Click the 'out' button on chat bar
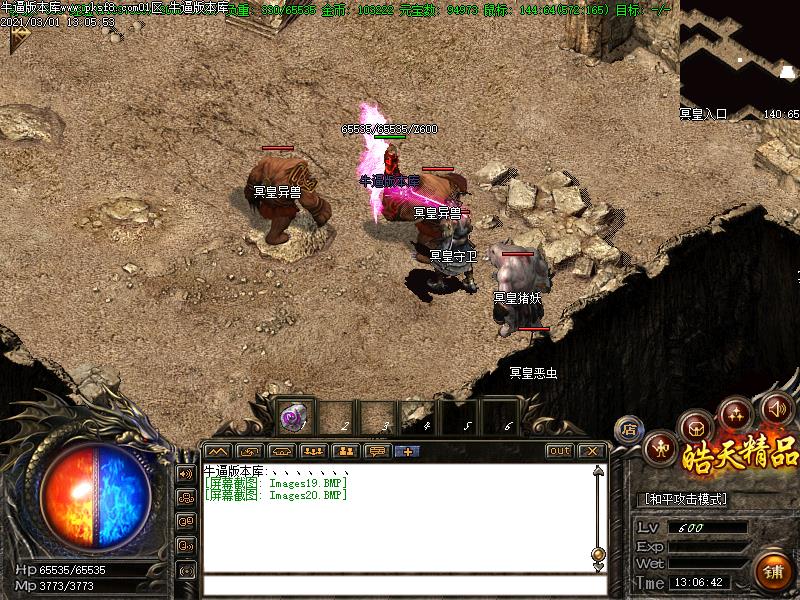 click(x=560, y=451)
